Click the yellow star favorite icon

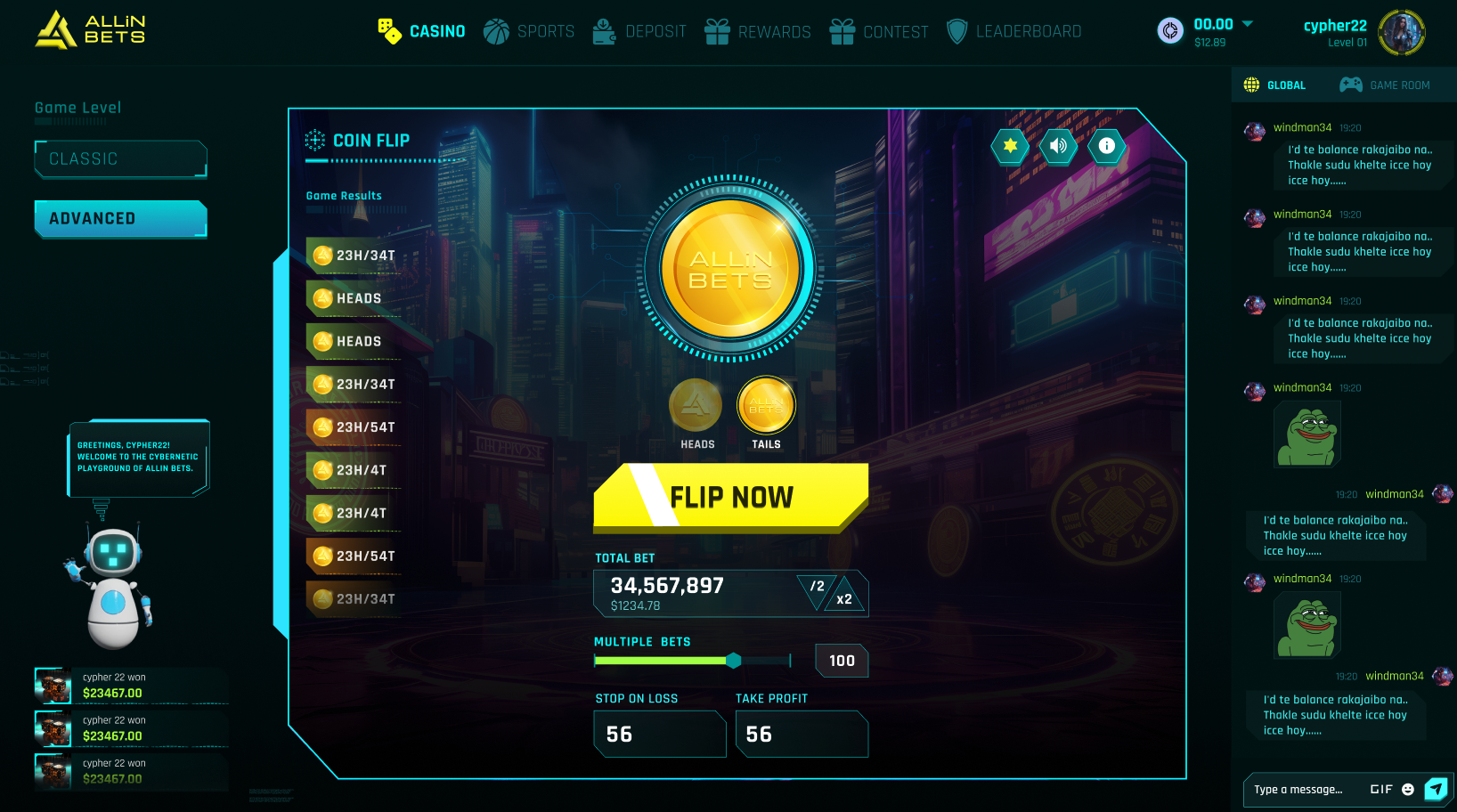pyautogui.click(x=1010, y=147)
